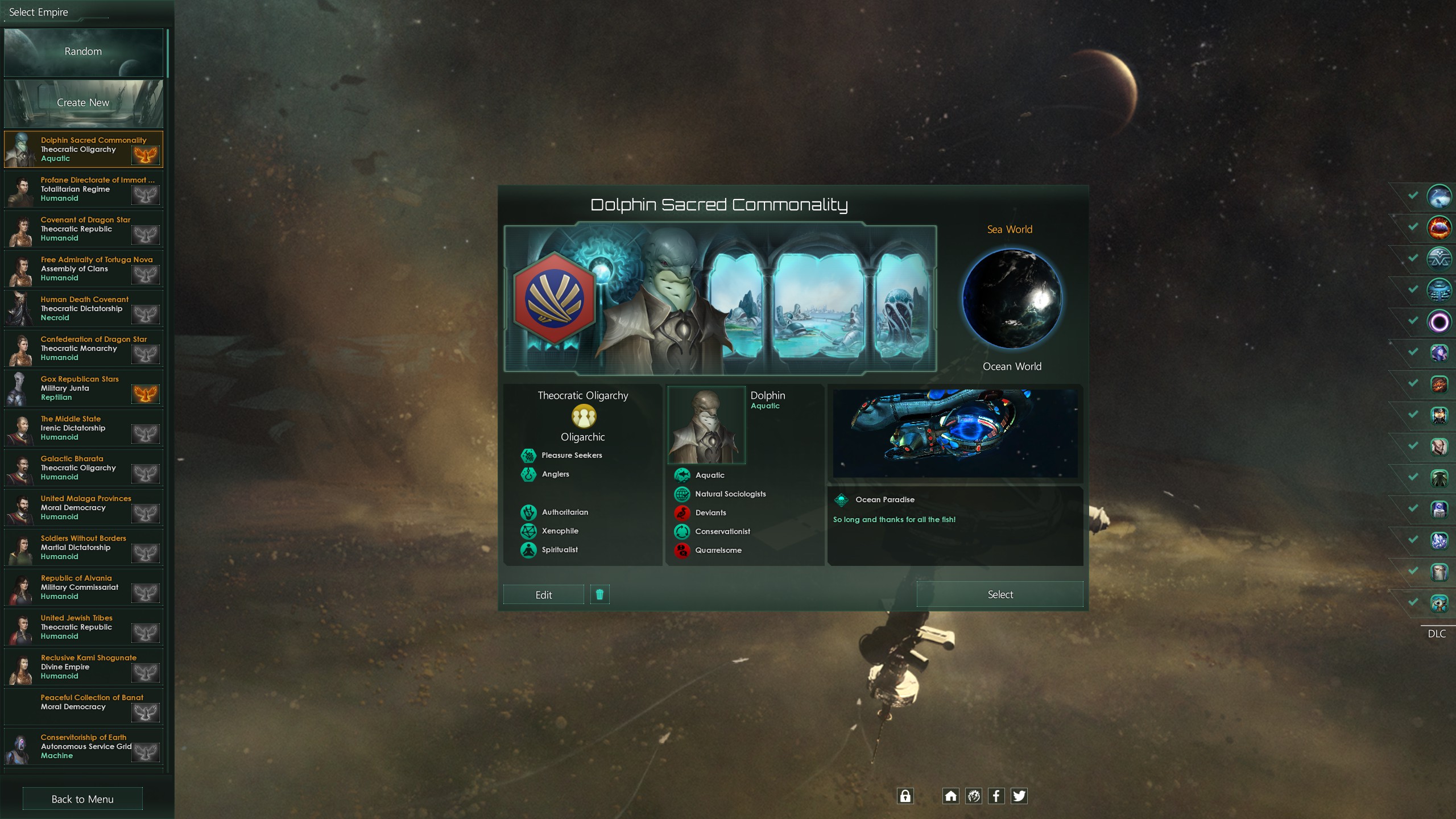Select Reclusive Kami Shogunate row
This screenshot has width=1456, height=819.
(84, 667)
